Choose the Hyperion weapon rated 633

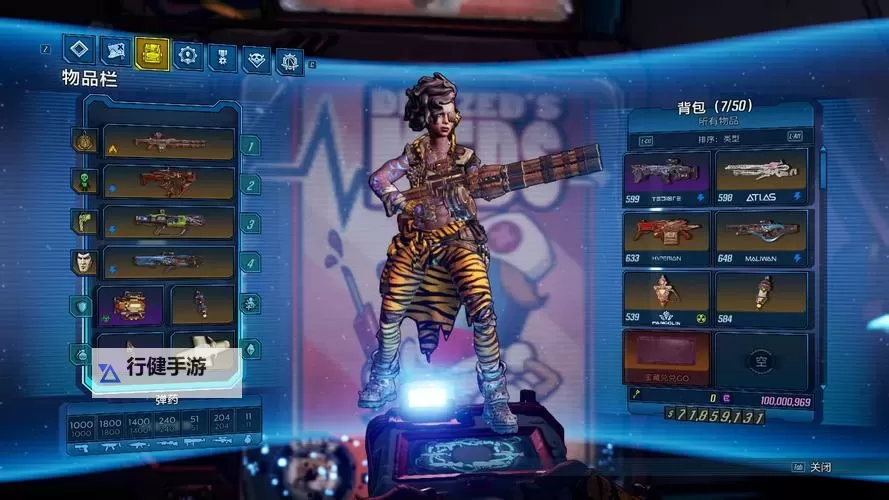coord(667,235)
